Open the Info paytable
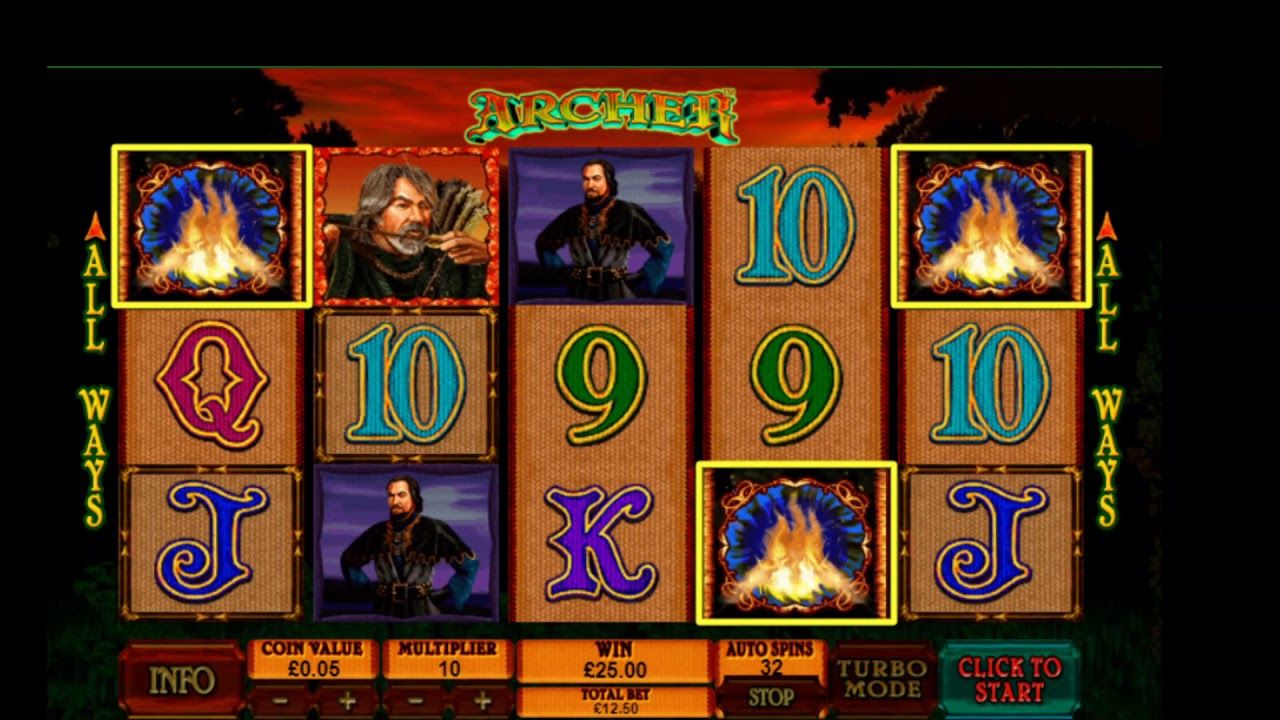 182,680
